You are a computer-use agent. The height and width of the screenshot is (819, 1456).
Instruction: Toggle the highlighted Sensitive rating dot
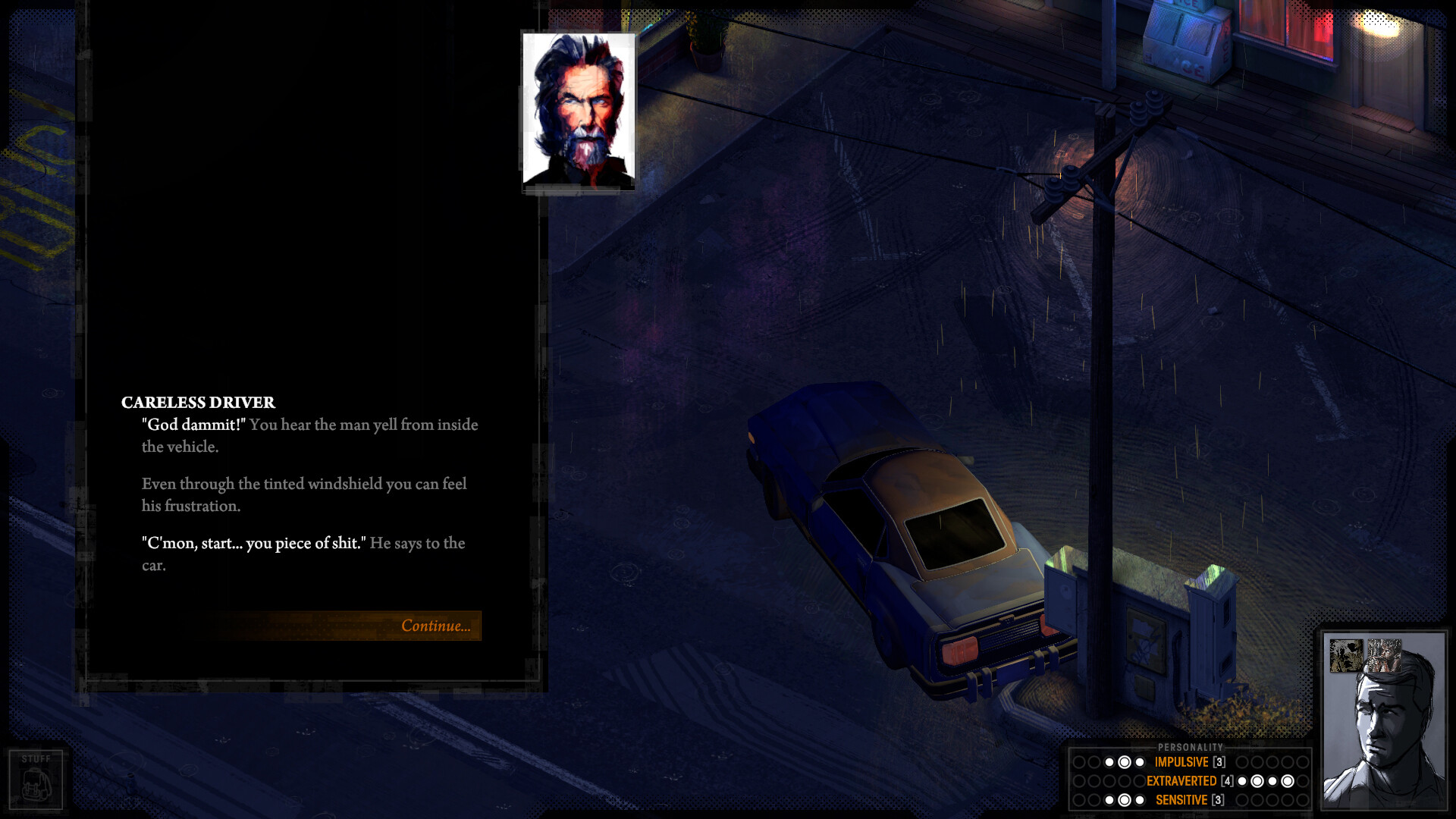tap(1125, 799)
